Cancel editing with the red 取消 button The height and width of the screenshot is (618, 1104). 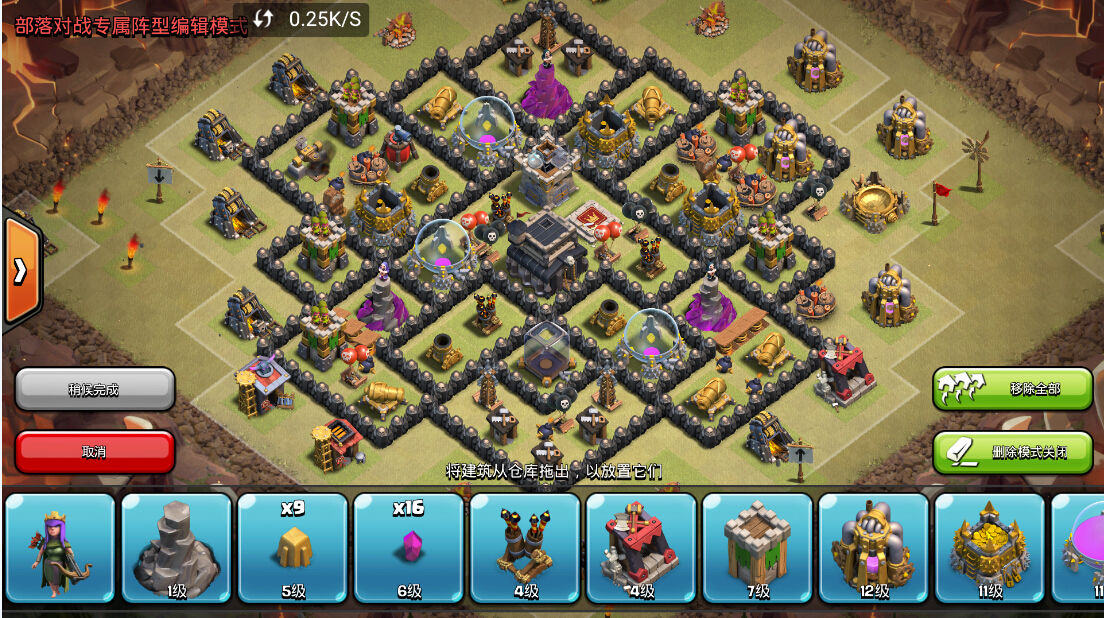[x=95, y=452]
